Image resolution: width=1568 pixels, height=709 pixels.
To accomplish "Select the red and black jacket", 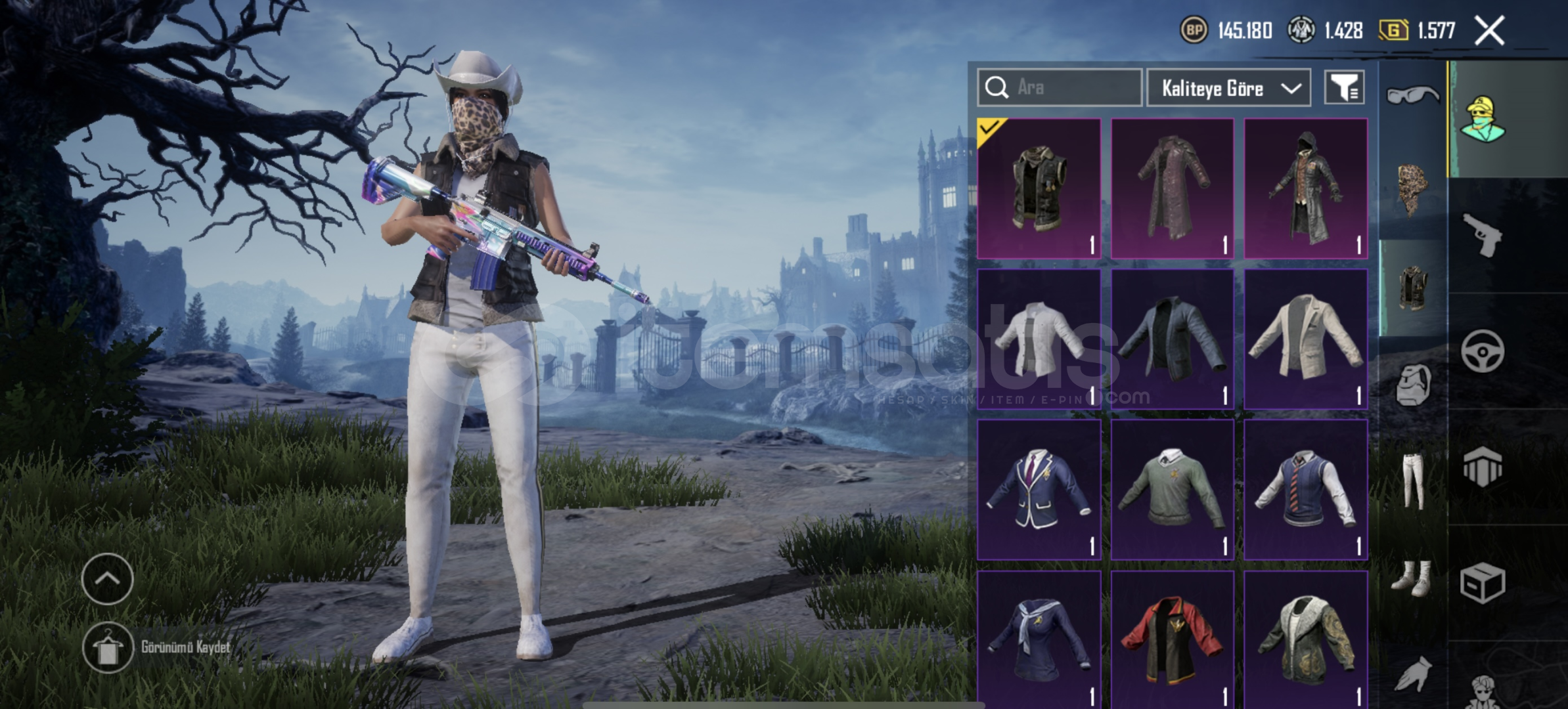I will tap(1172, 640).
